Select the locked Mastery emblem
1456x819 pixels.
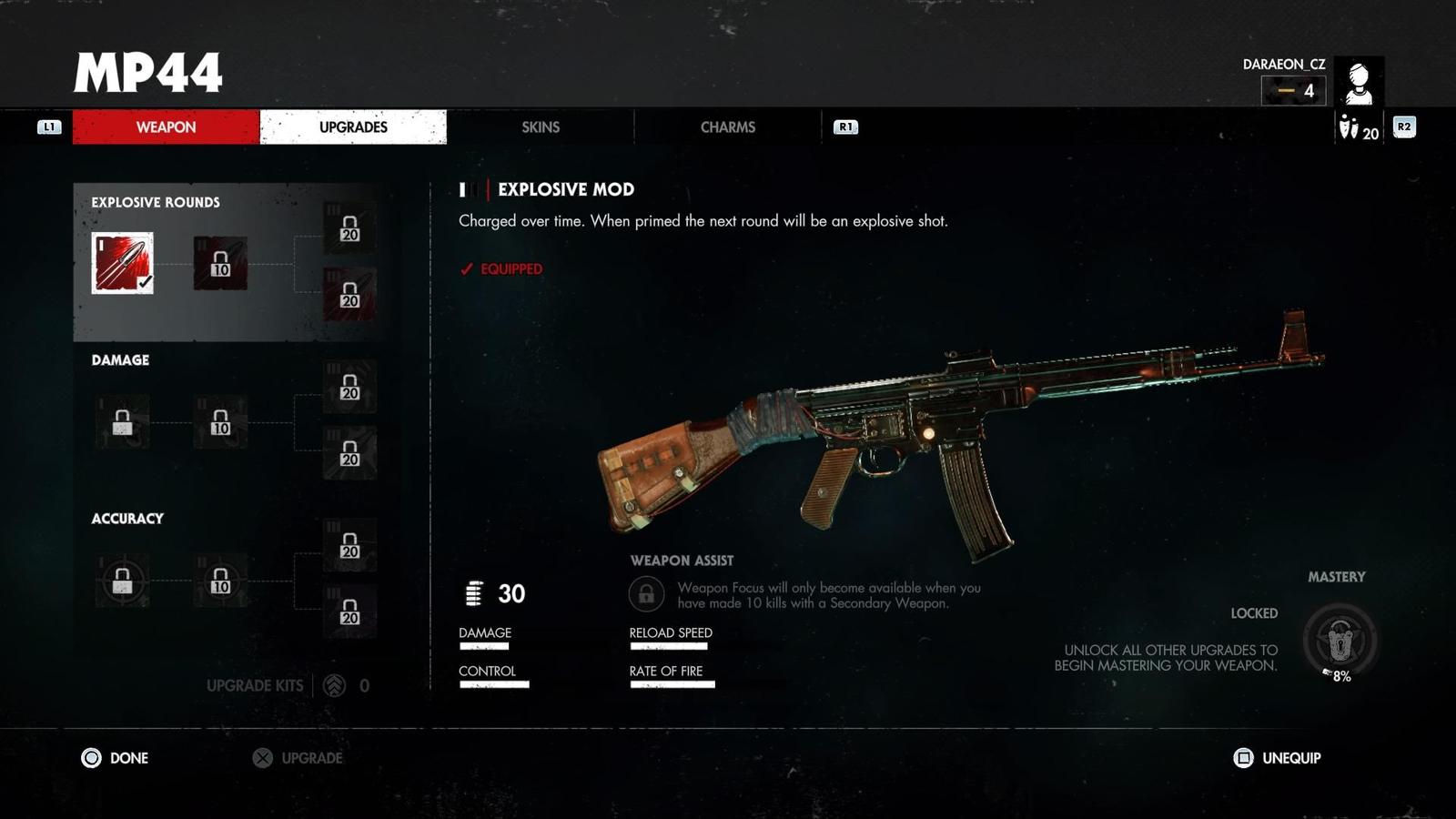tap(1340, 641)
